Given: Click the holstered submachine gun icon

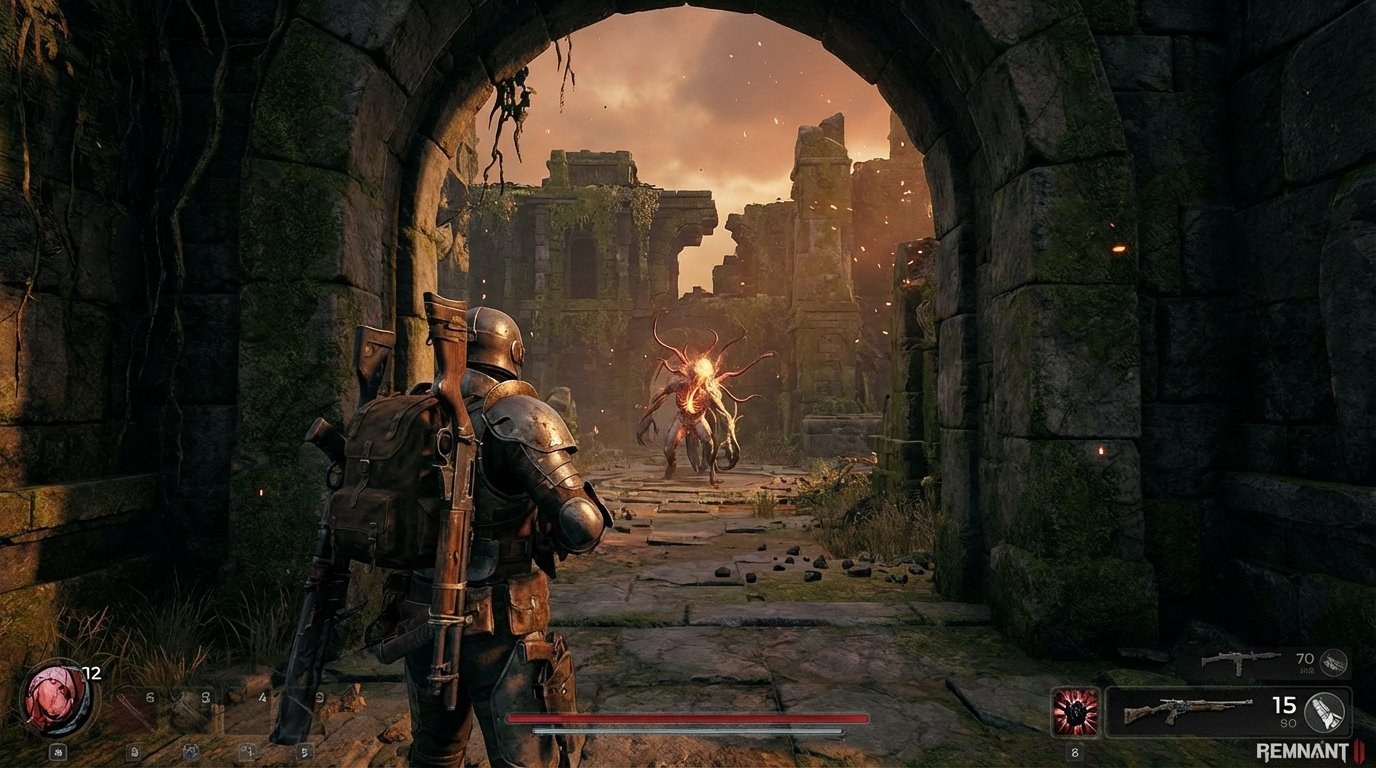Looking at the screenshot, I should pos(1238,661).
